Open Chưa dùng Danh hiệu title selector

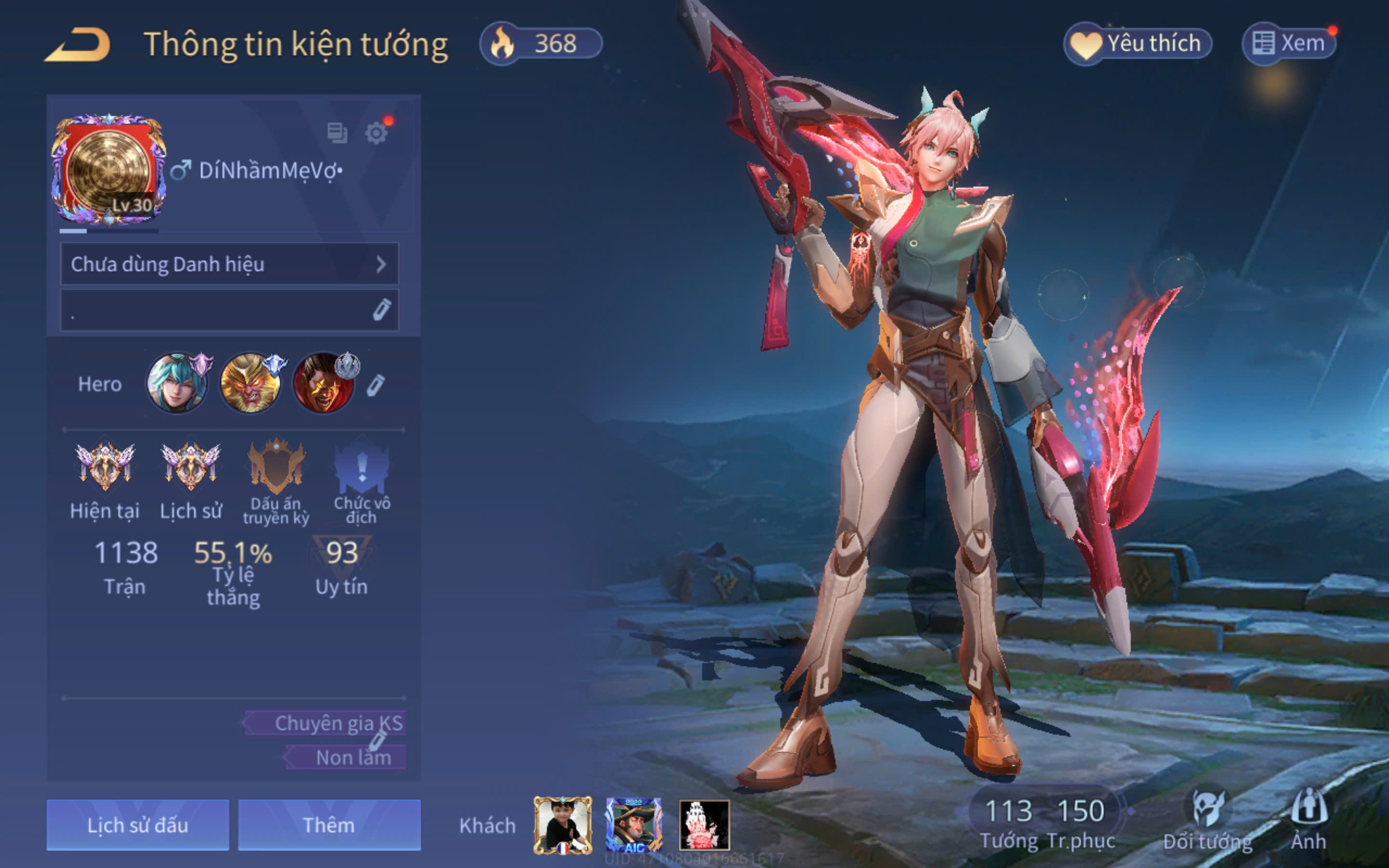[229, 264]
